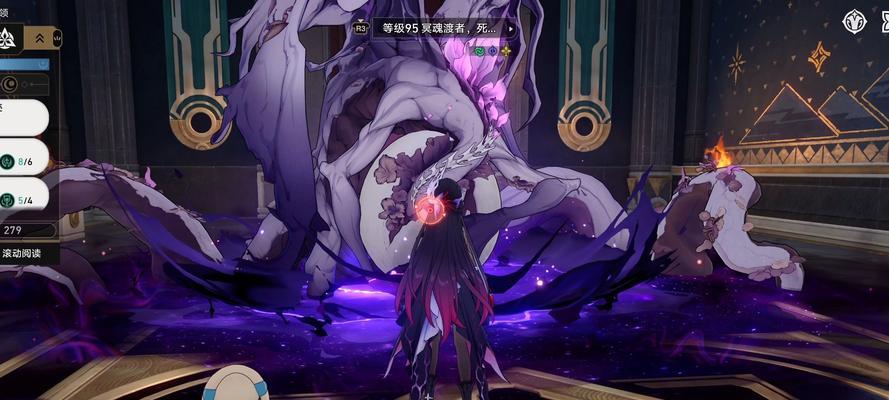889x400 pixels.
Task: Click the yellow imaginary weakness icon
Action: 505,50
